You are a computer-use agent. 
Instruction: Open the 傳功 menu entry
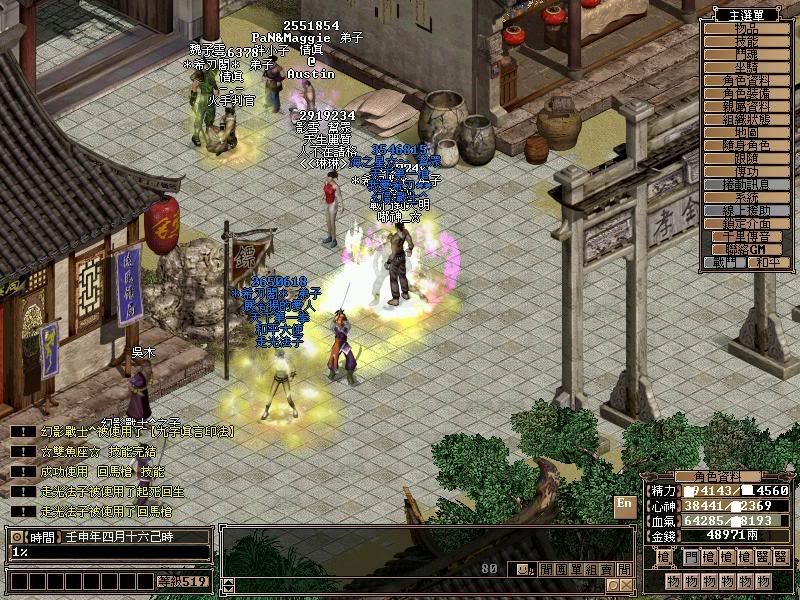tap(746, 172)
